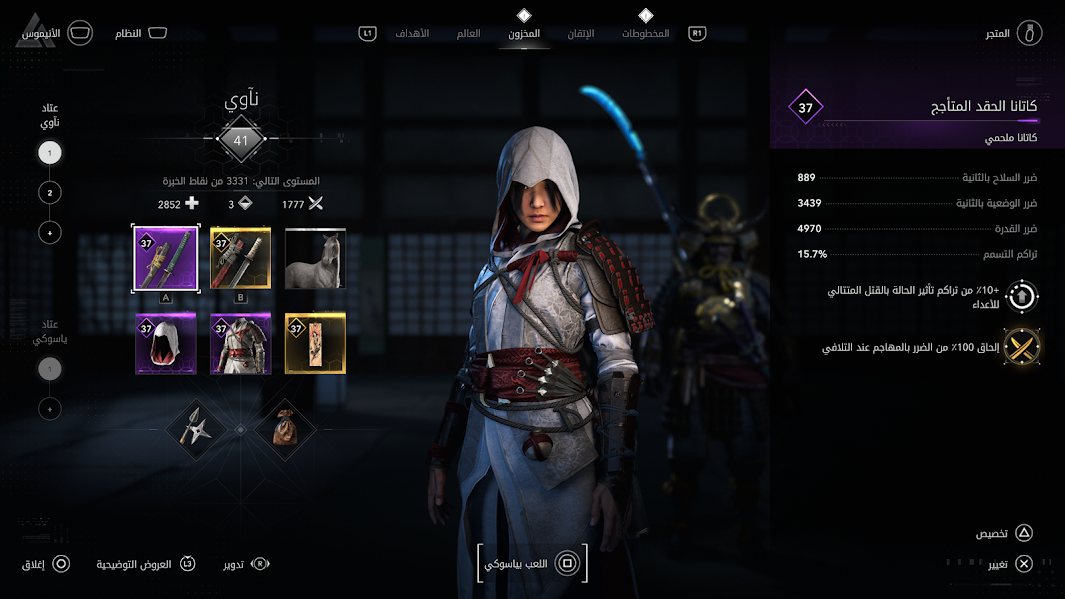
Task: Select the gold trinket amulet slot
Action: point(315,343)
